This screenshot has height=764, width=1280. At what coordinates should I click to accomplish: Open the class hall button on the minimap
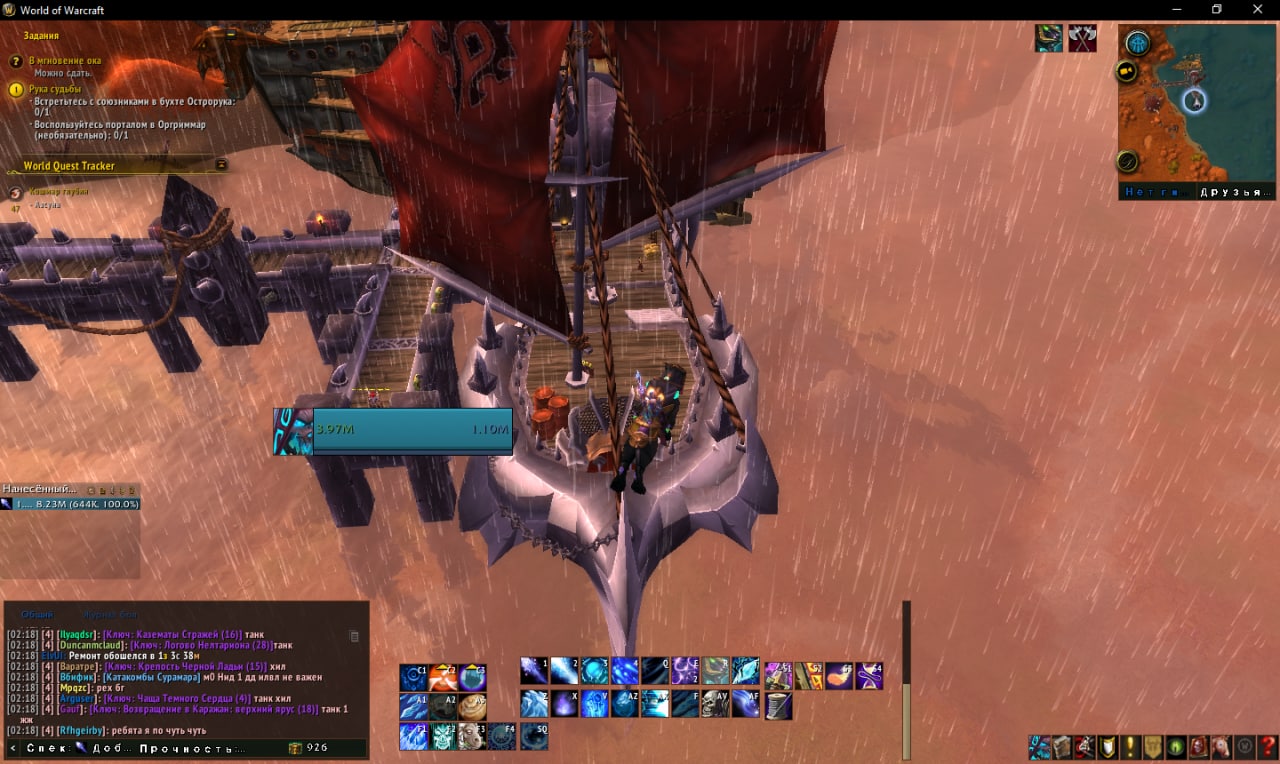(x=1137, y=43)
